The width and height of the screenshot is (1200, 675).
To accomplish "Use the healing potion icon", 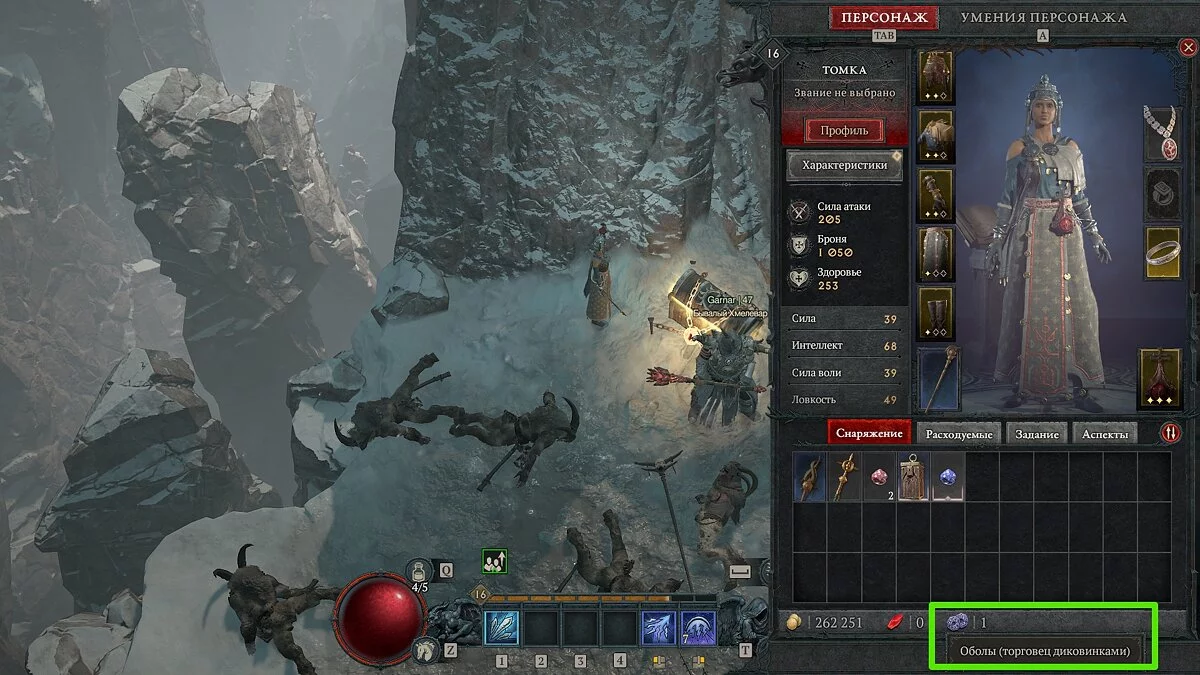I will 419,571.
